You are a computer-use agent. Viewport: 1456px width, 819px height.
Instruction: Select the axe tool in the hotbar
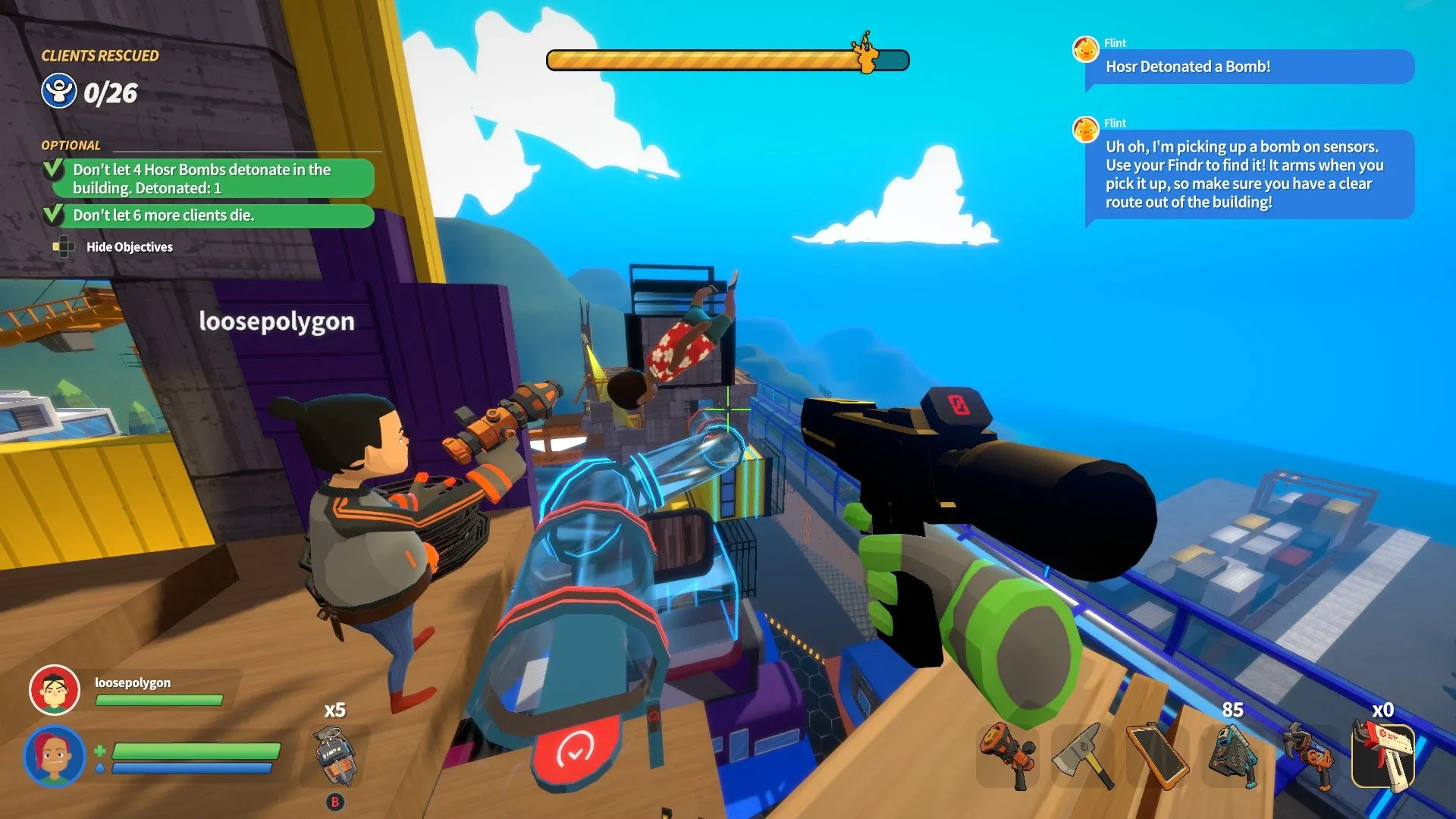[1084, 758]
